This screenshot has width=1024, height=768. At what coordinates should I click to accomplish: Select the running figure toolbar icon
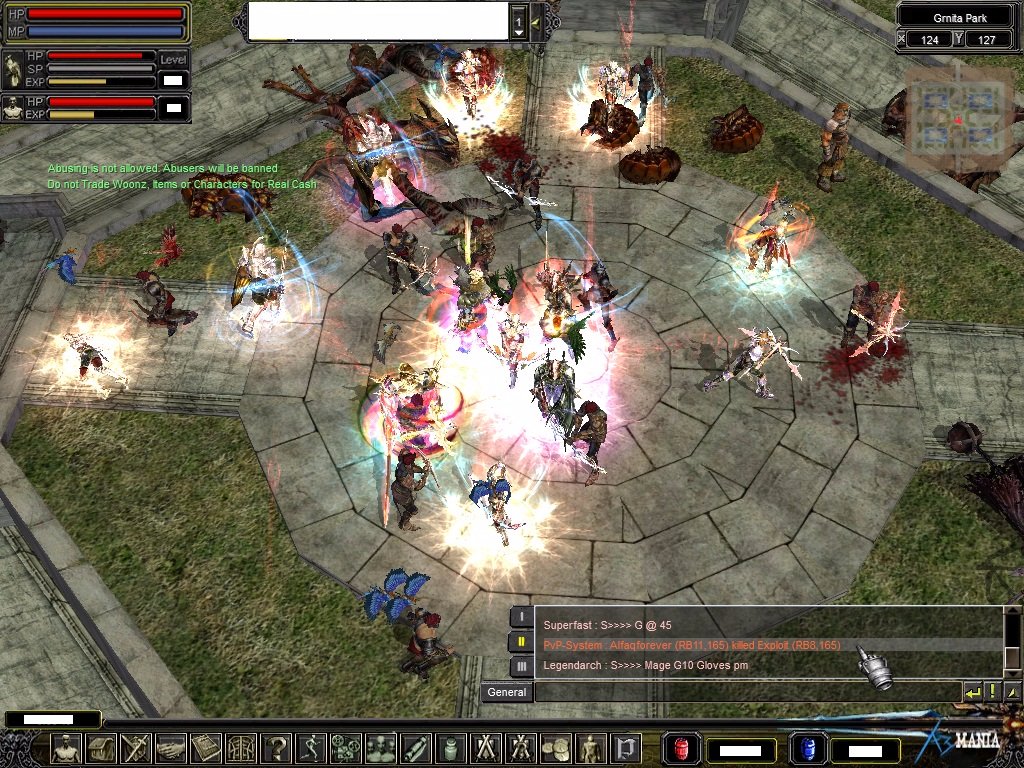click(311, 748)
